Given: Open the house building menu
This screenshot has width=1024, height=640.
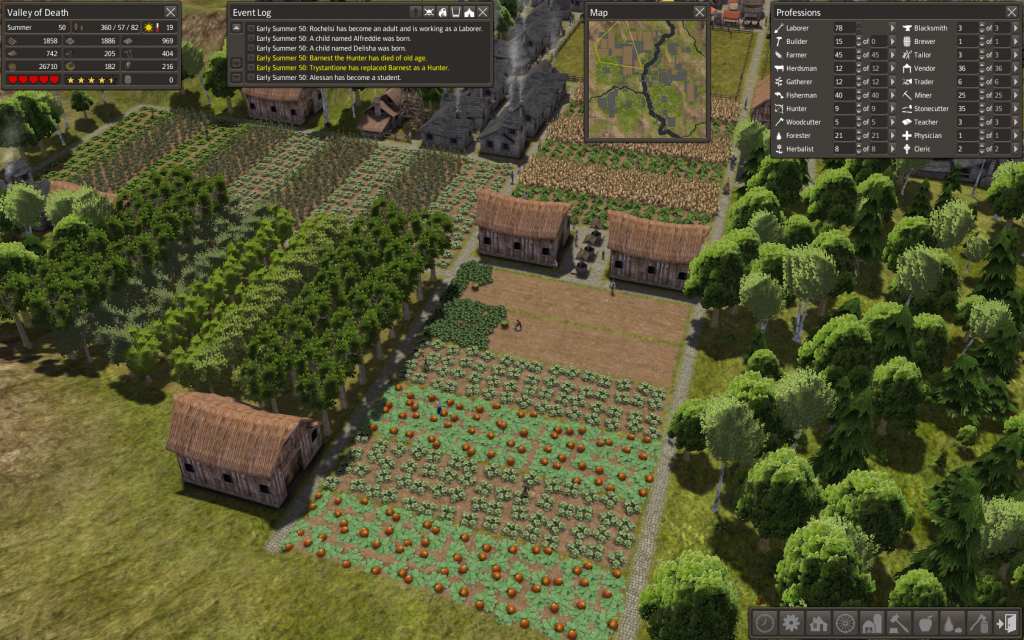Looking at the screenshot, I should [818, 622].
